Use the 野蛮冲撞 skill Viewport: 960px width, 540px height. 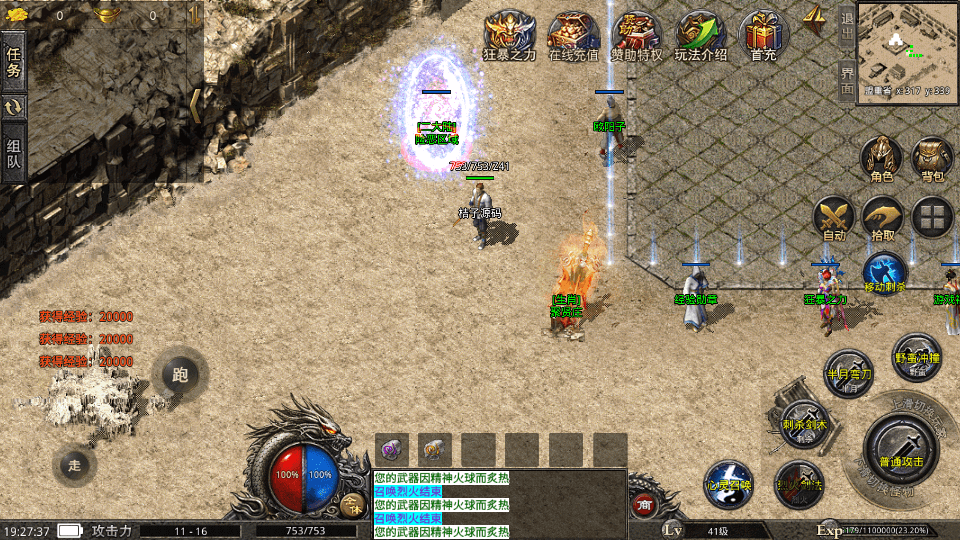point(916,357)
